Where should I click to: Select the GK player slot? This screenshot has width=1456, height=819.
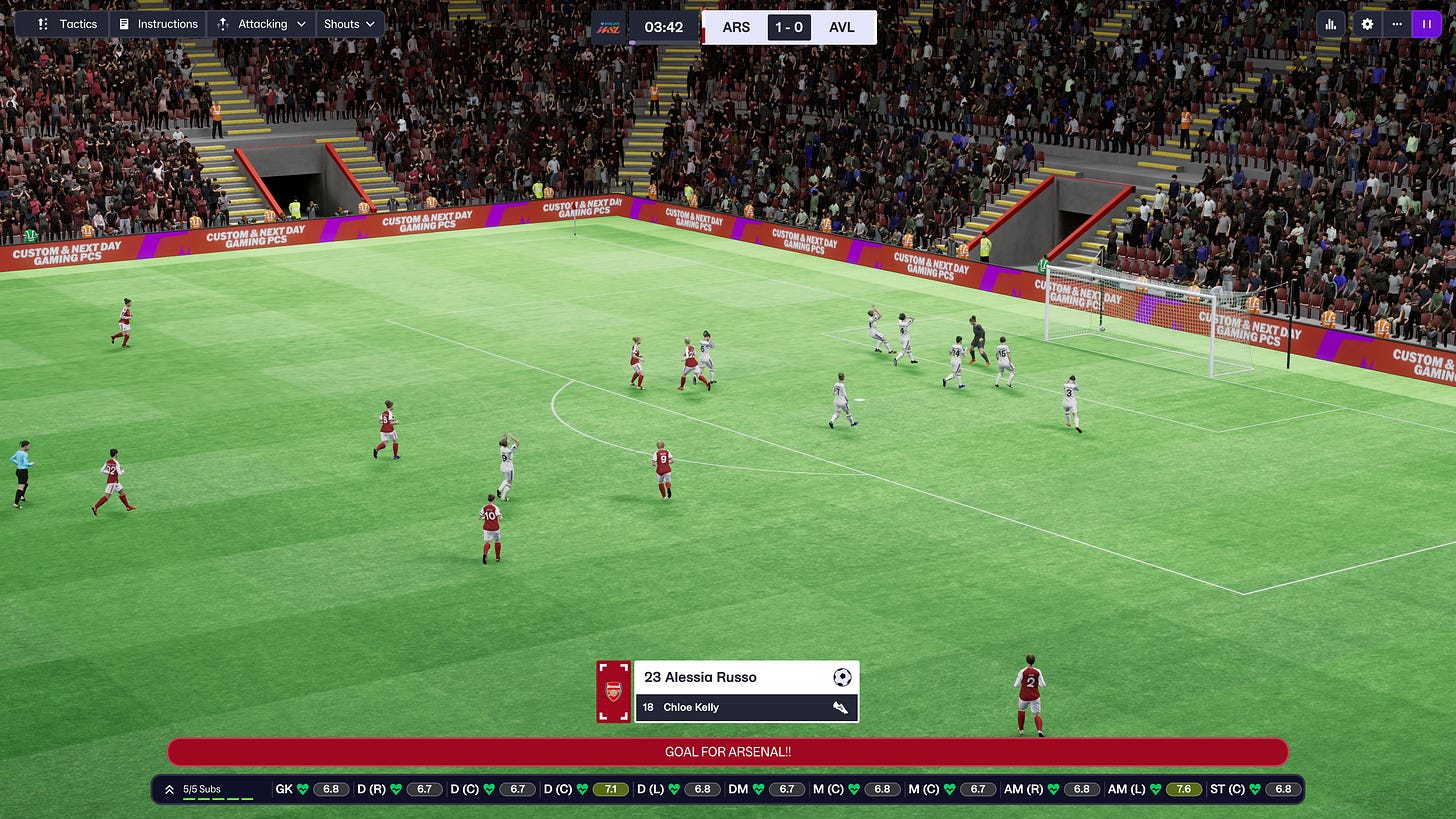311,789
